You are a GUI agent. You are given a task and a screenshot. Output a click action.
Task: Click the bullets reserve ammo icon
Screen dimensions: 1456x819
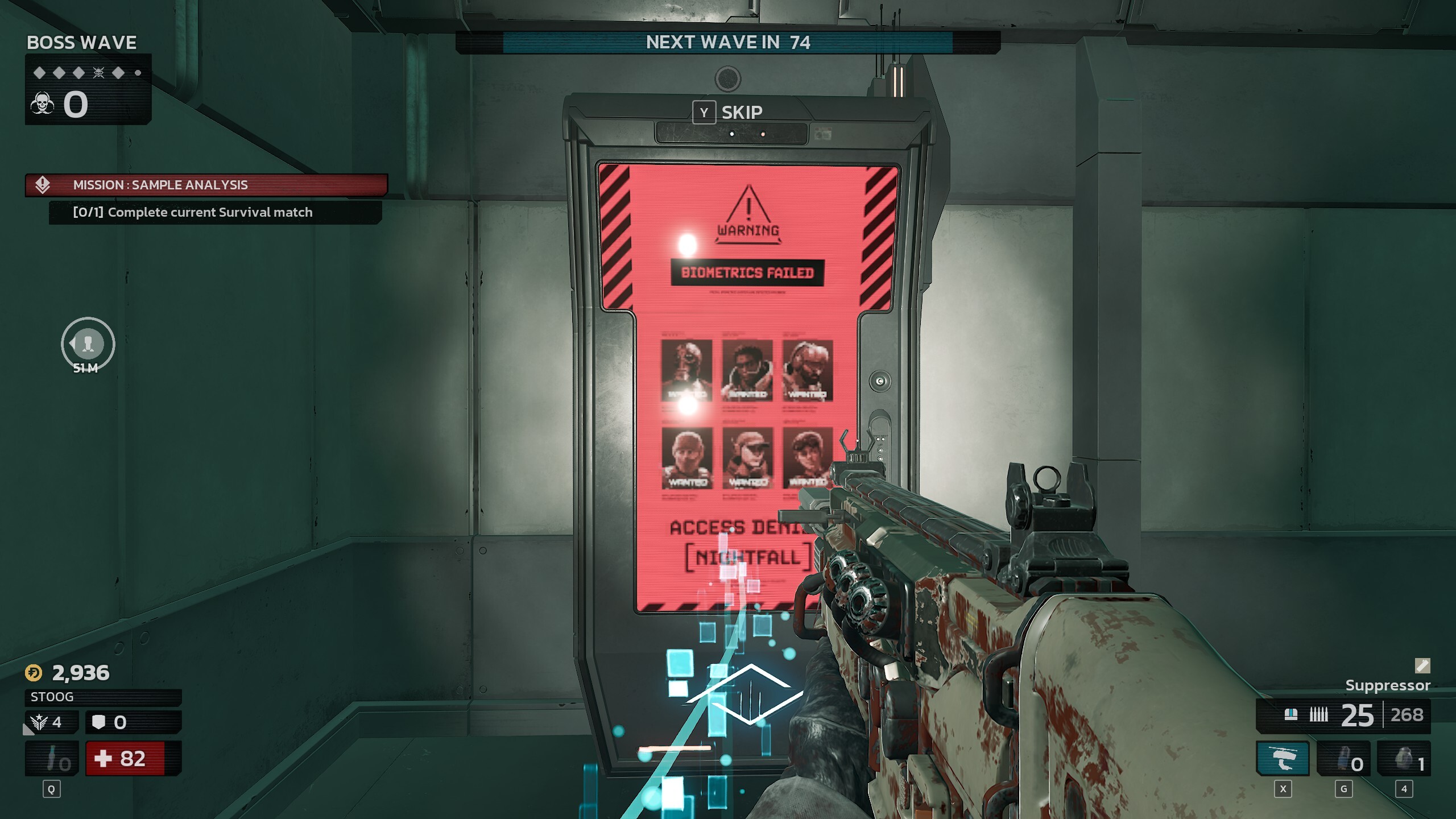[1318, 714]
